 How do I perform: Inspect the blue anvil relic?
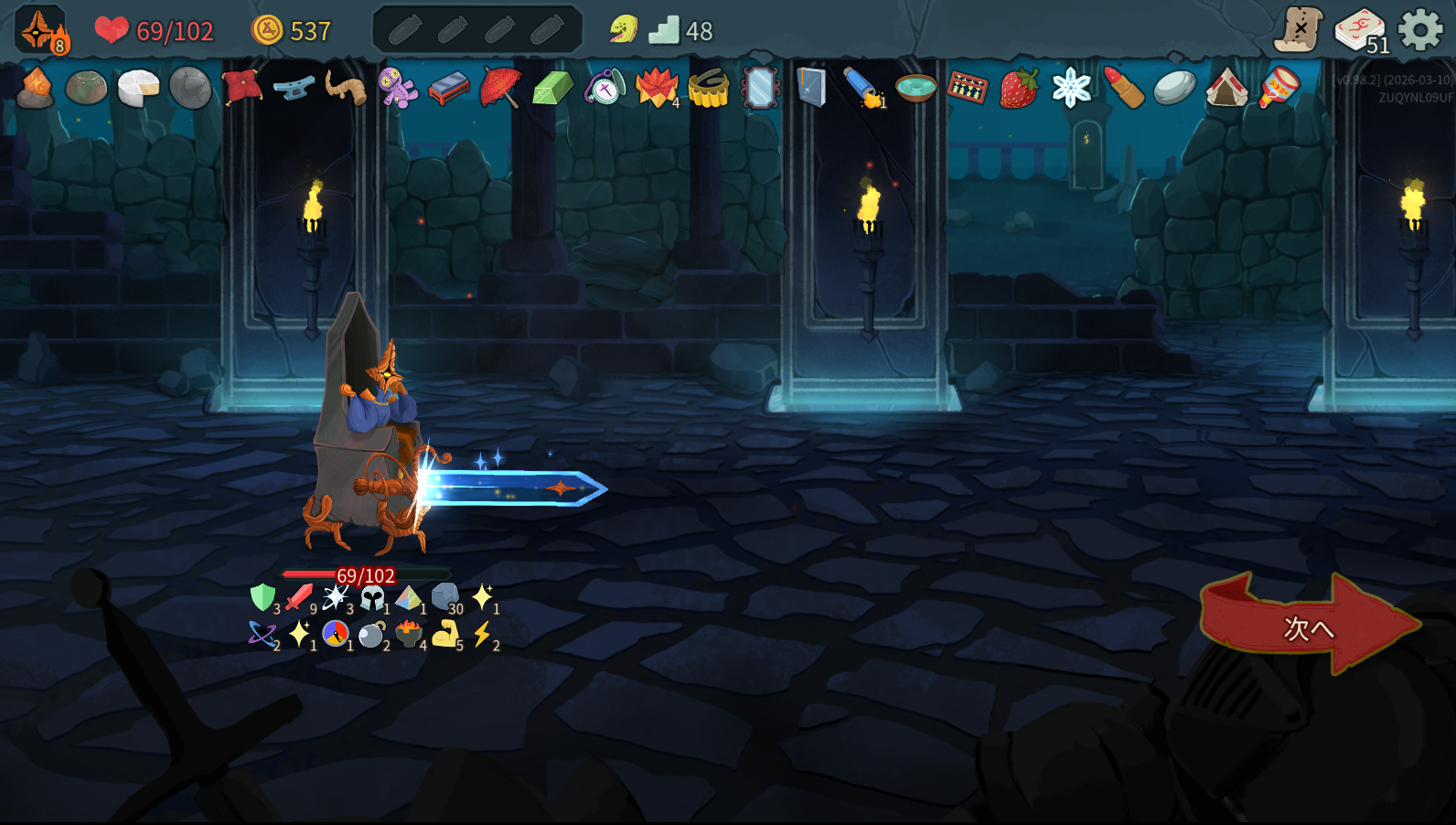click(294, 89)
